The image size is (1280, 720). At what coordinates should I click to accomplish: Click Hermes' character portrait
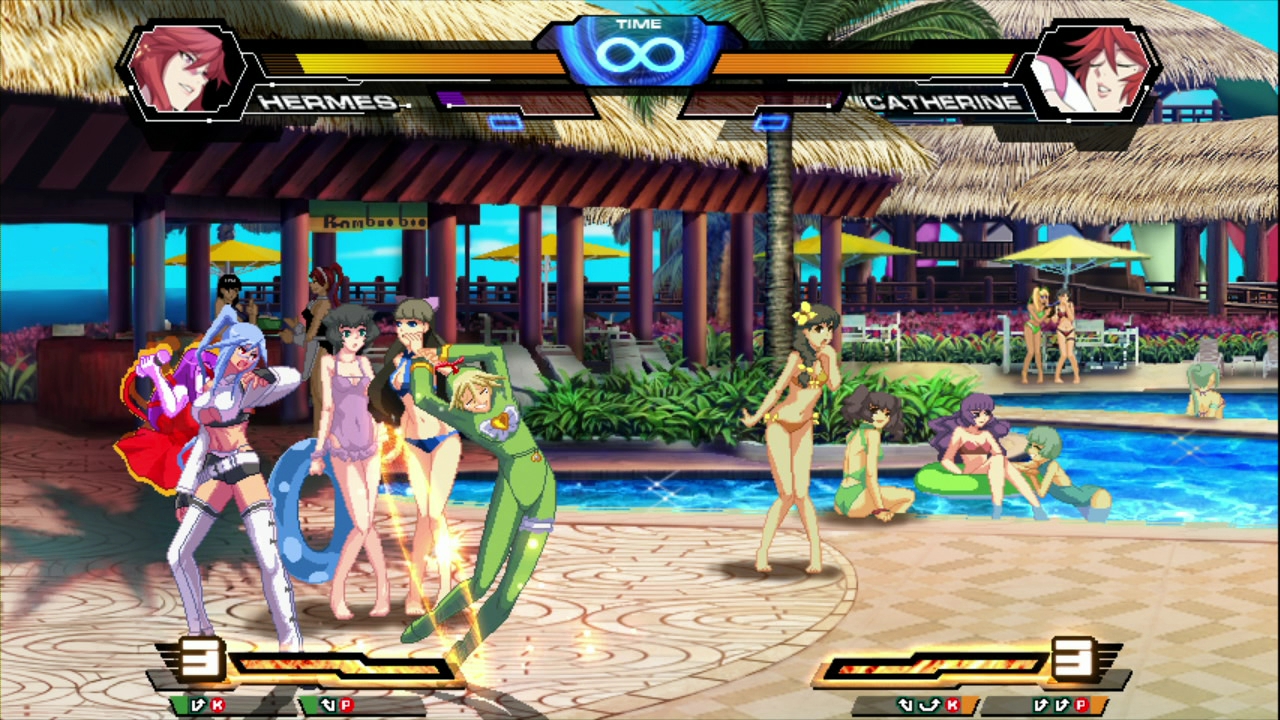coord(185,68)
